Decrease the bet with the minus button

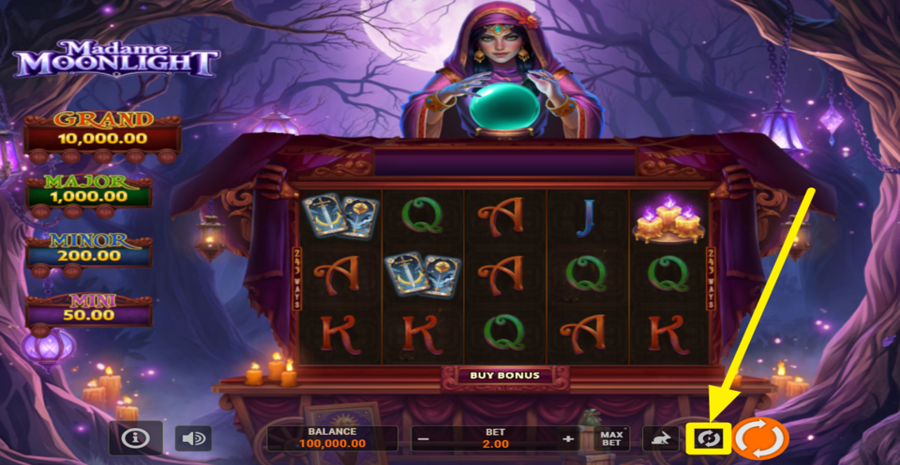[423, 439]
